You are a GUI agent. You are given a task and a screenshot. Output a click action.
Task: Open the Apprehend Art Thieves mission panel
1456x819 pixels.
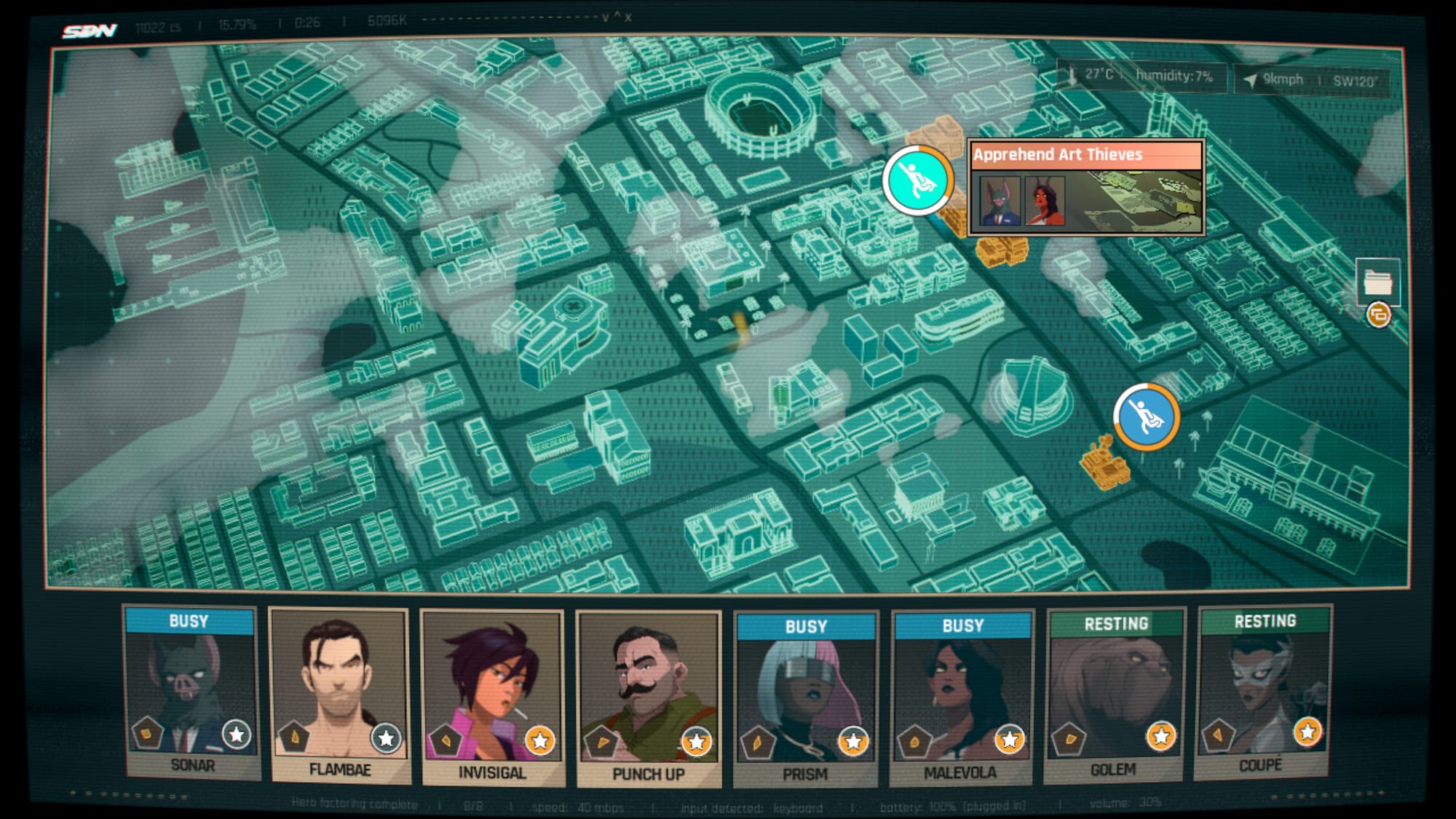[x=1085, y=187]
